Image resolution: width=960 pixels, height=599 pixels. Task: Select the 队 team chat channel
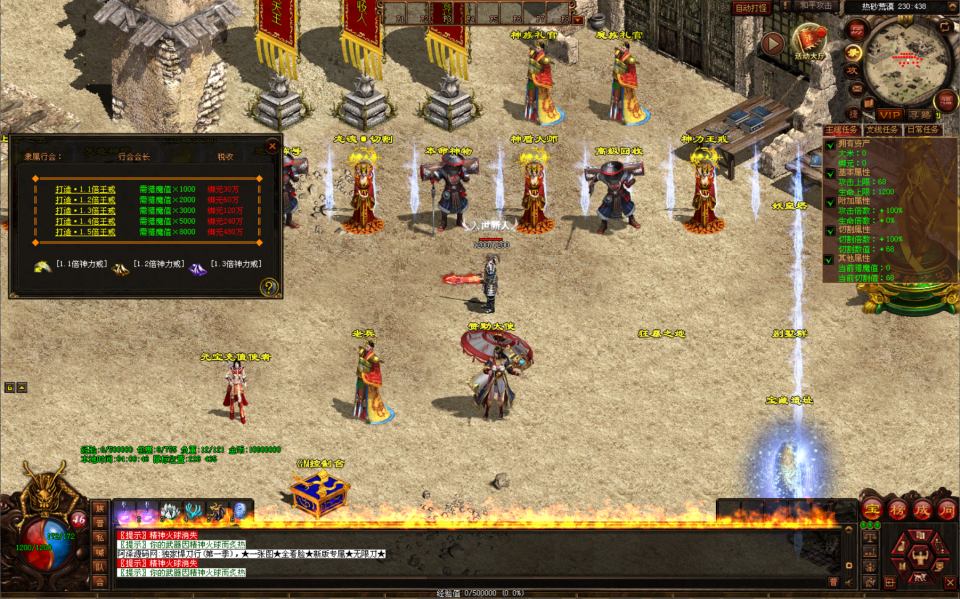[x=99, y=566]
